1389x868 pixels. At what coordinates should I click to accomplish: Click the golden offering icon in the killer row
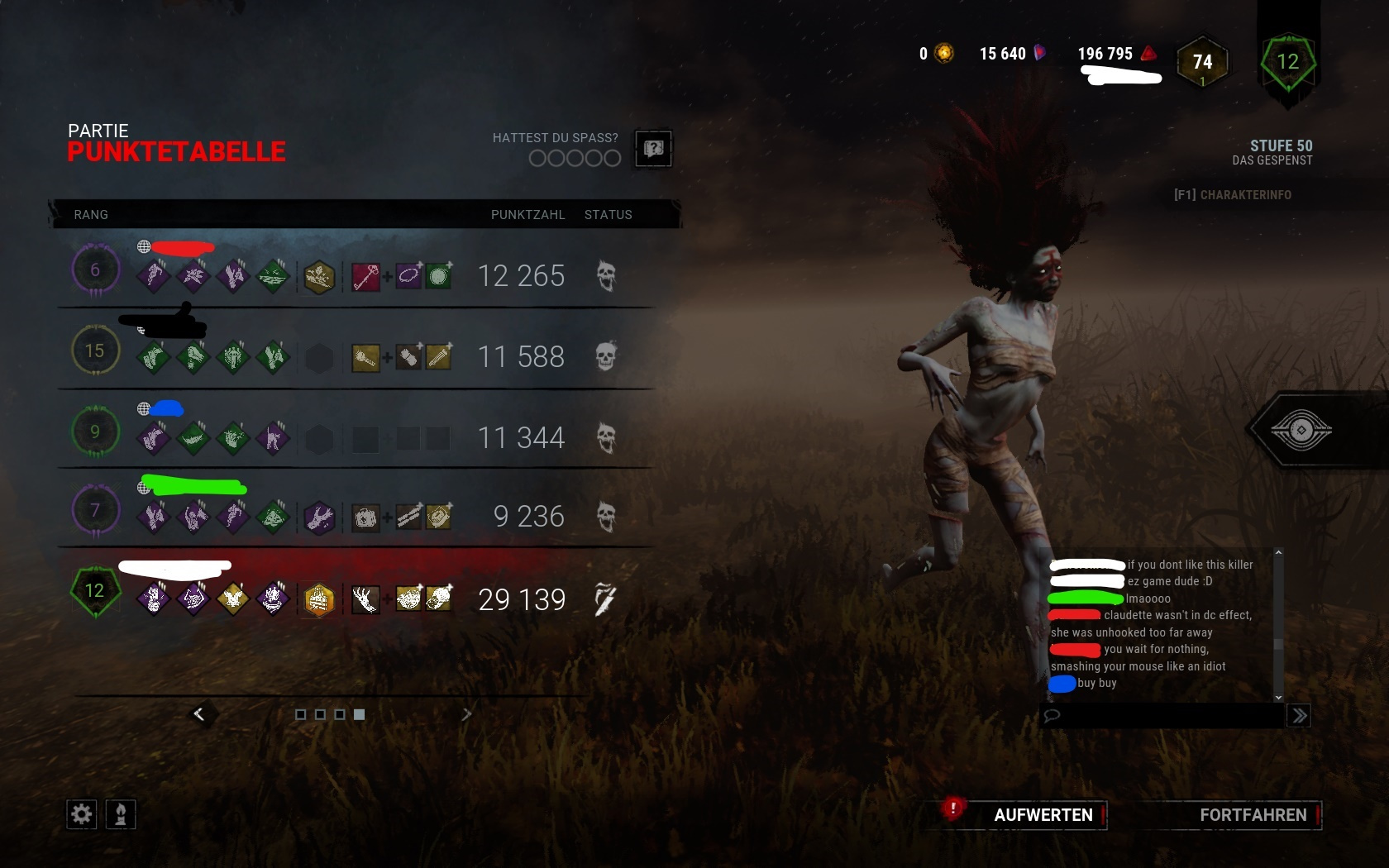[x=320, y=599]
